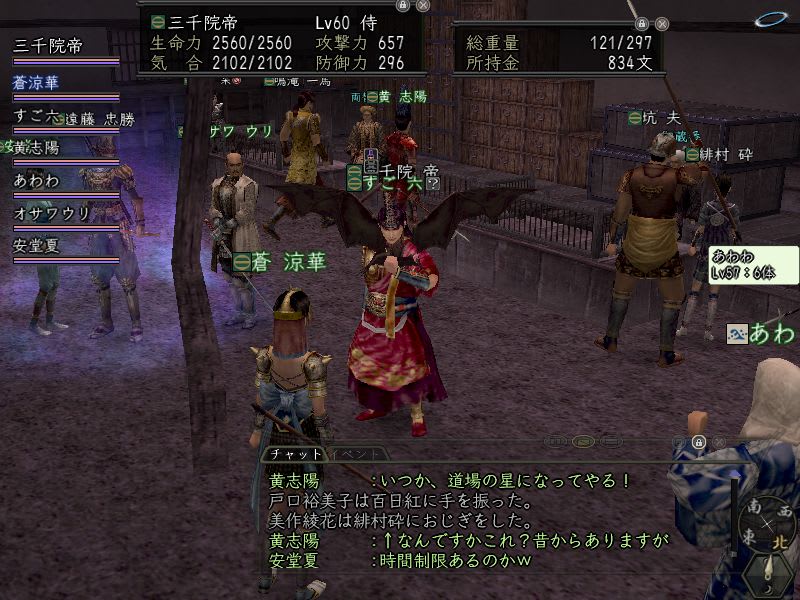Select party member オサワウリ in party list
Image resolution: width=800 pixels, height=600 pixels.
52,213
